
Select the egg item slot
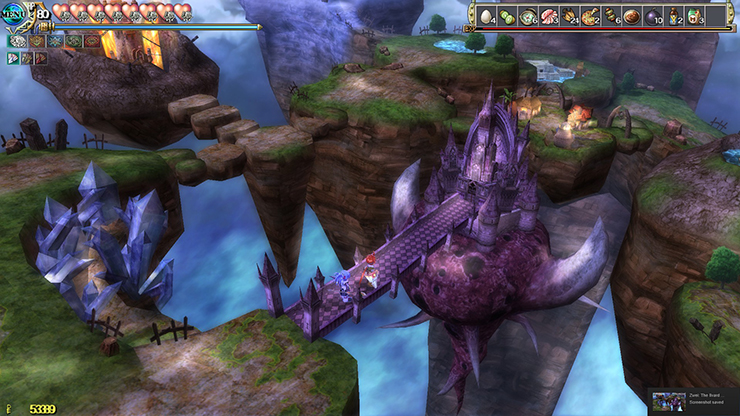click(x=487, y=17)
